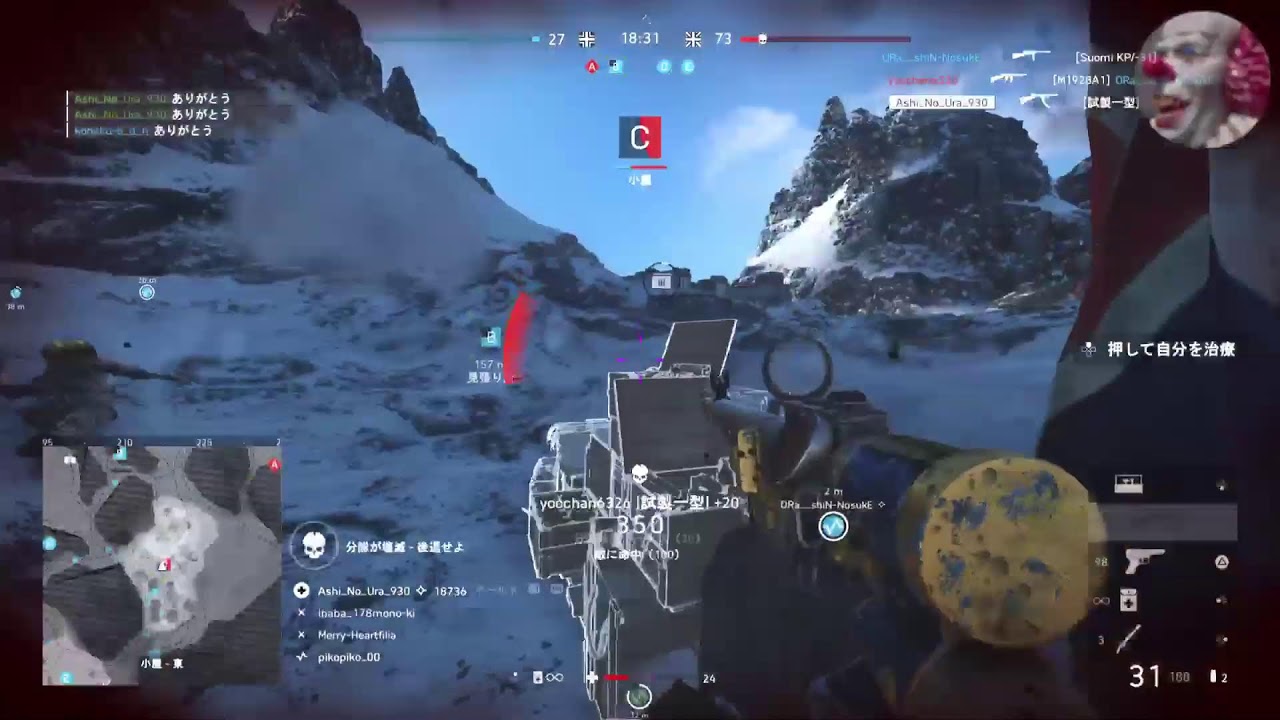Click the revive icon on the nearby teammate
The width and height of the screenshot is (1280, 720).
833,526
